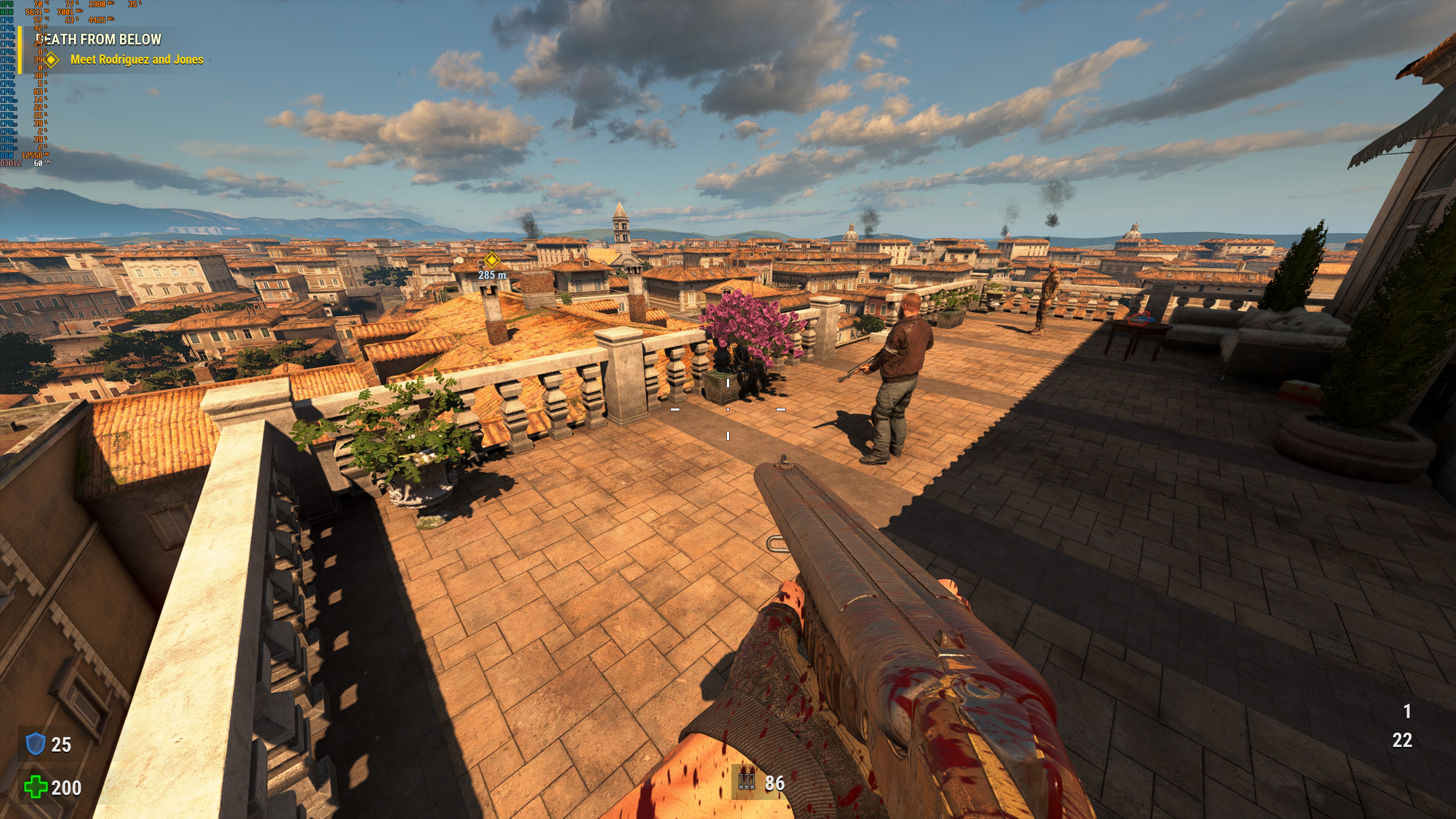Select the 'Meet Rodriguez and Jones' objective tracker
The width and height of the screenshot is (1456, 819).
136,60
